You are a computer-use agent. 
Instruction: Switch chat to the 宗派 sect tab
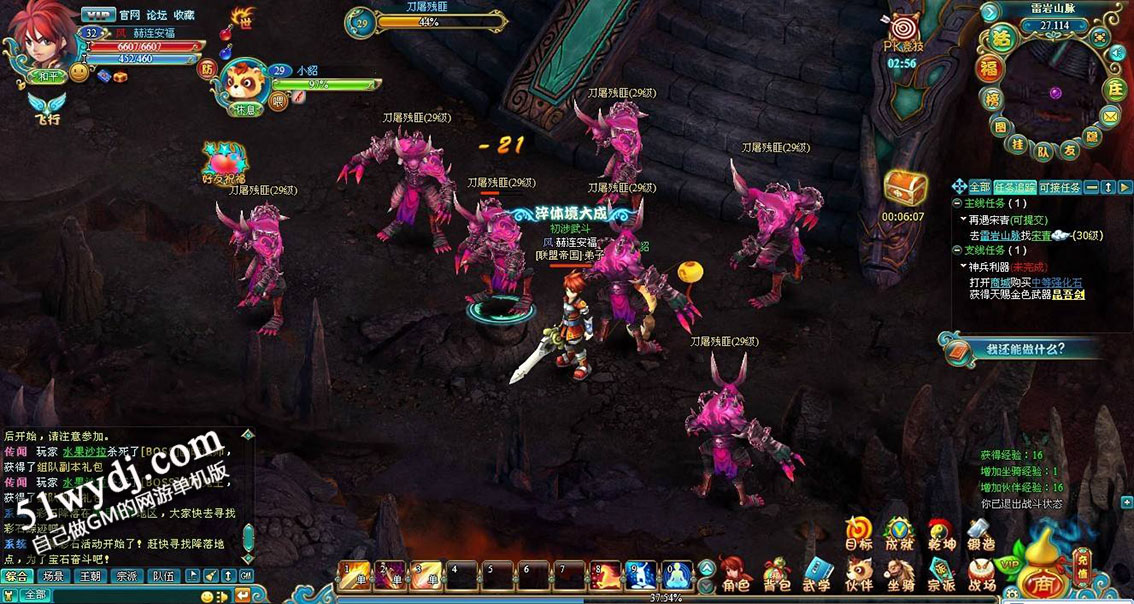click(x=125, y=576)
